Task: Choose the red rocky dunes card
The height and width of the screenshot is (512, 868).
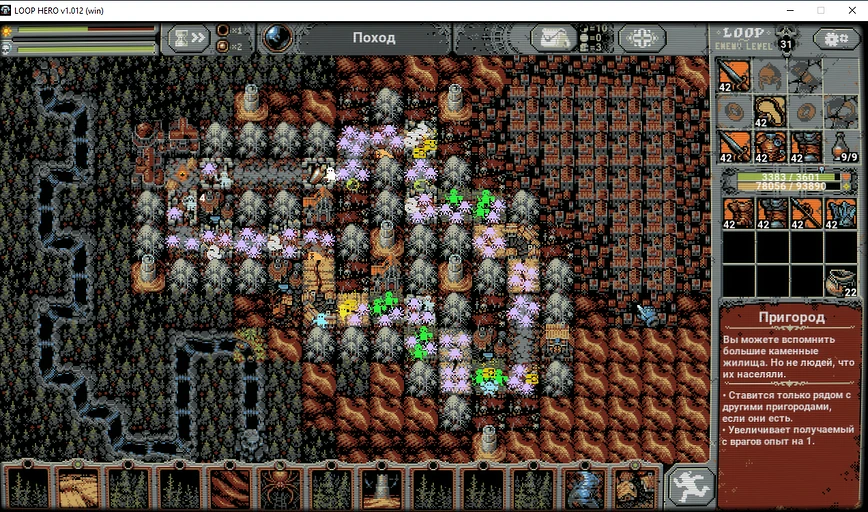Action: (228, 488)
